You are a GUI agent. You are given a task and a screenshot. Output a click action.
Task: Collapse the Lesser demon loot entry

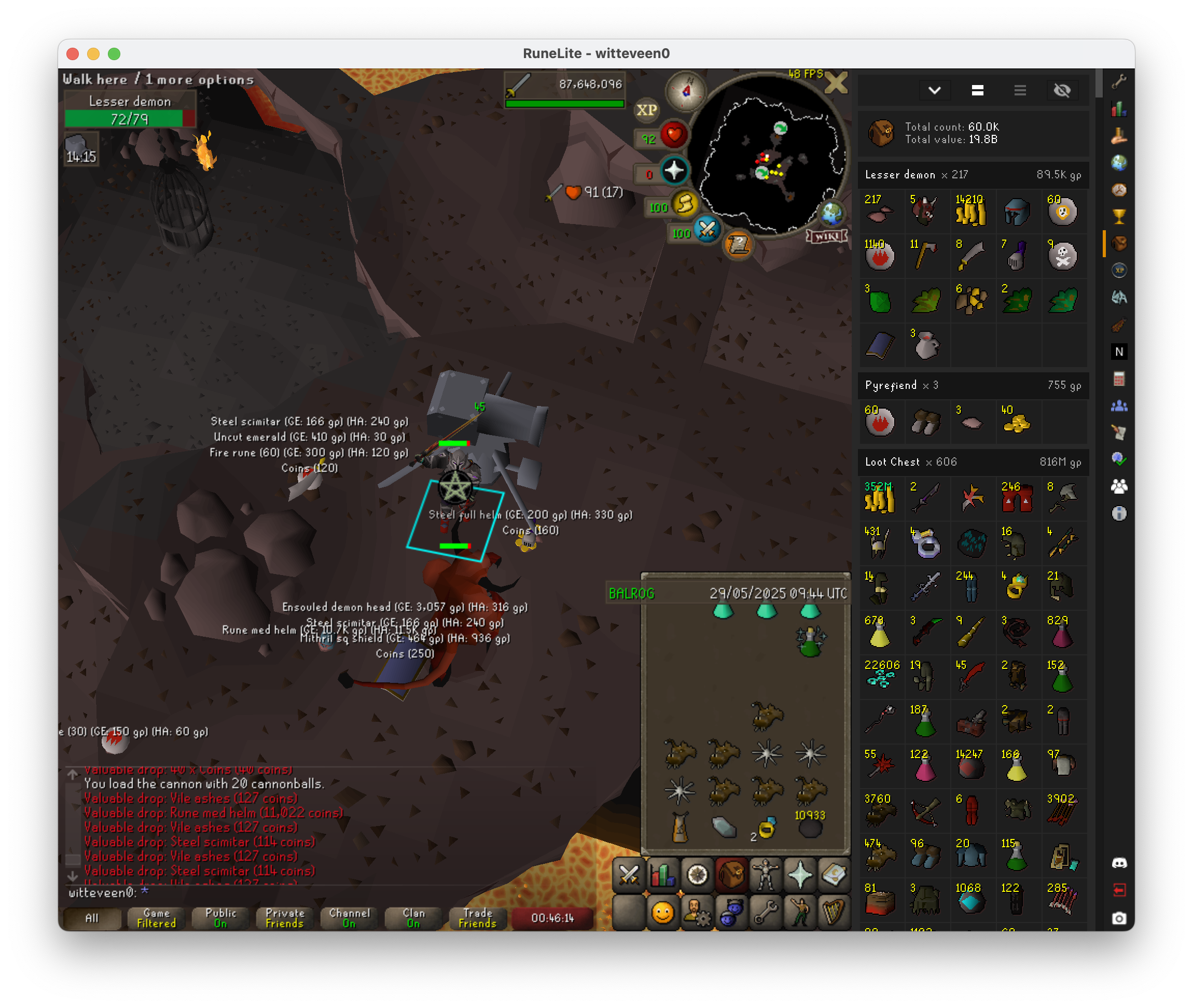(972, 175)
